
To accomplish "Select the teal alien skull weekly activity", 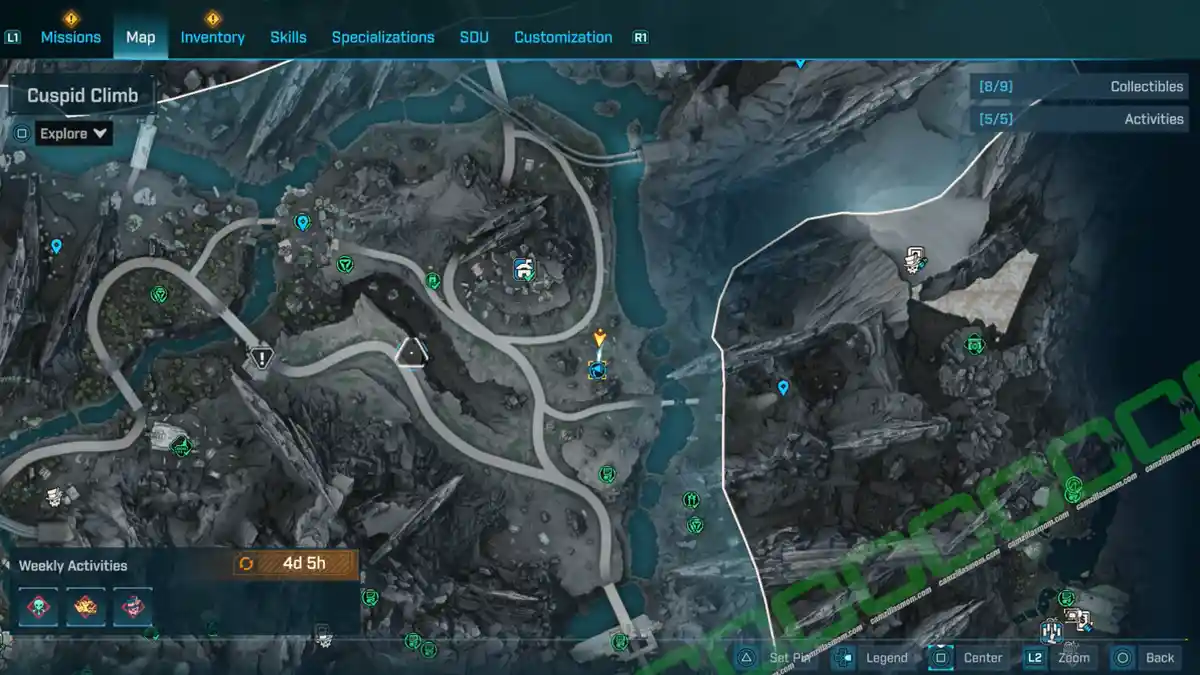I will click(x=38, y=606).
